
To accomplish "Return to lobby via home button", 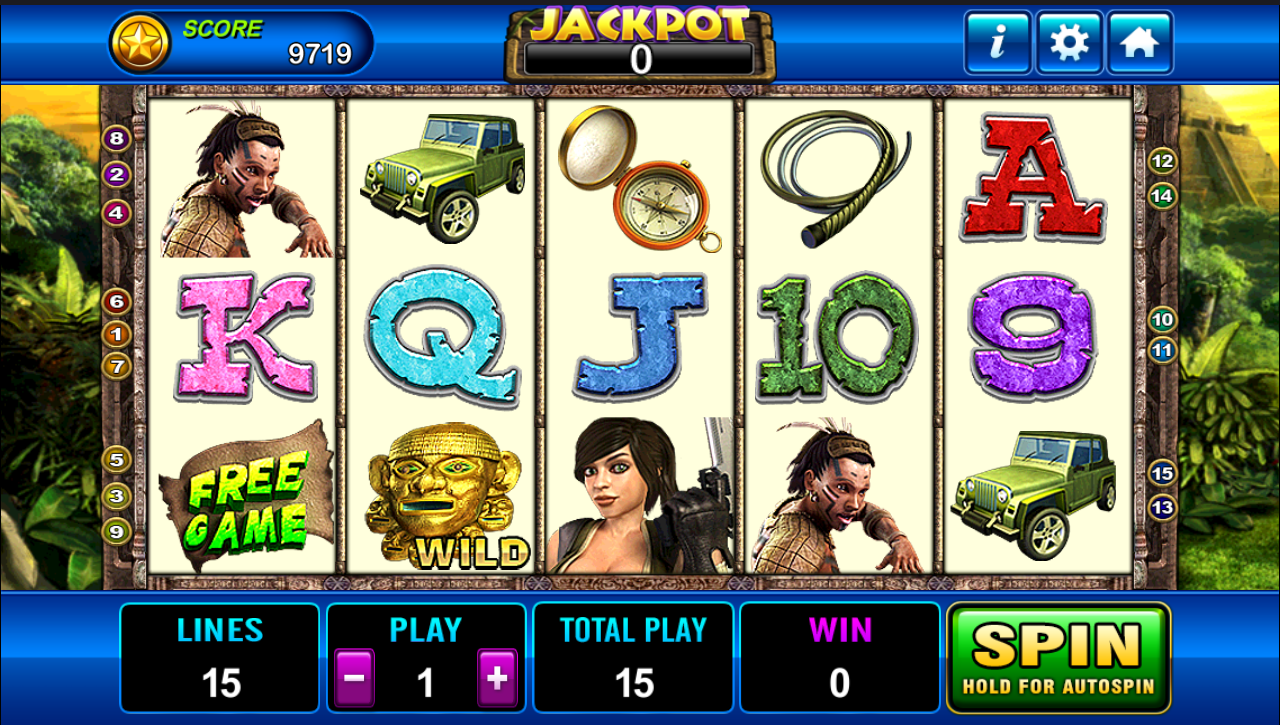I will point(1139,43).
